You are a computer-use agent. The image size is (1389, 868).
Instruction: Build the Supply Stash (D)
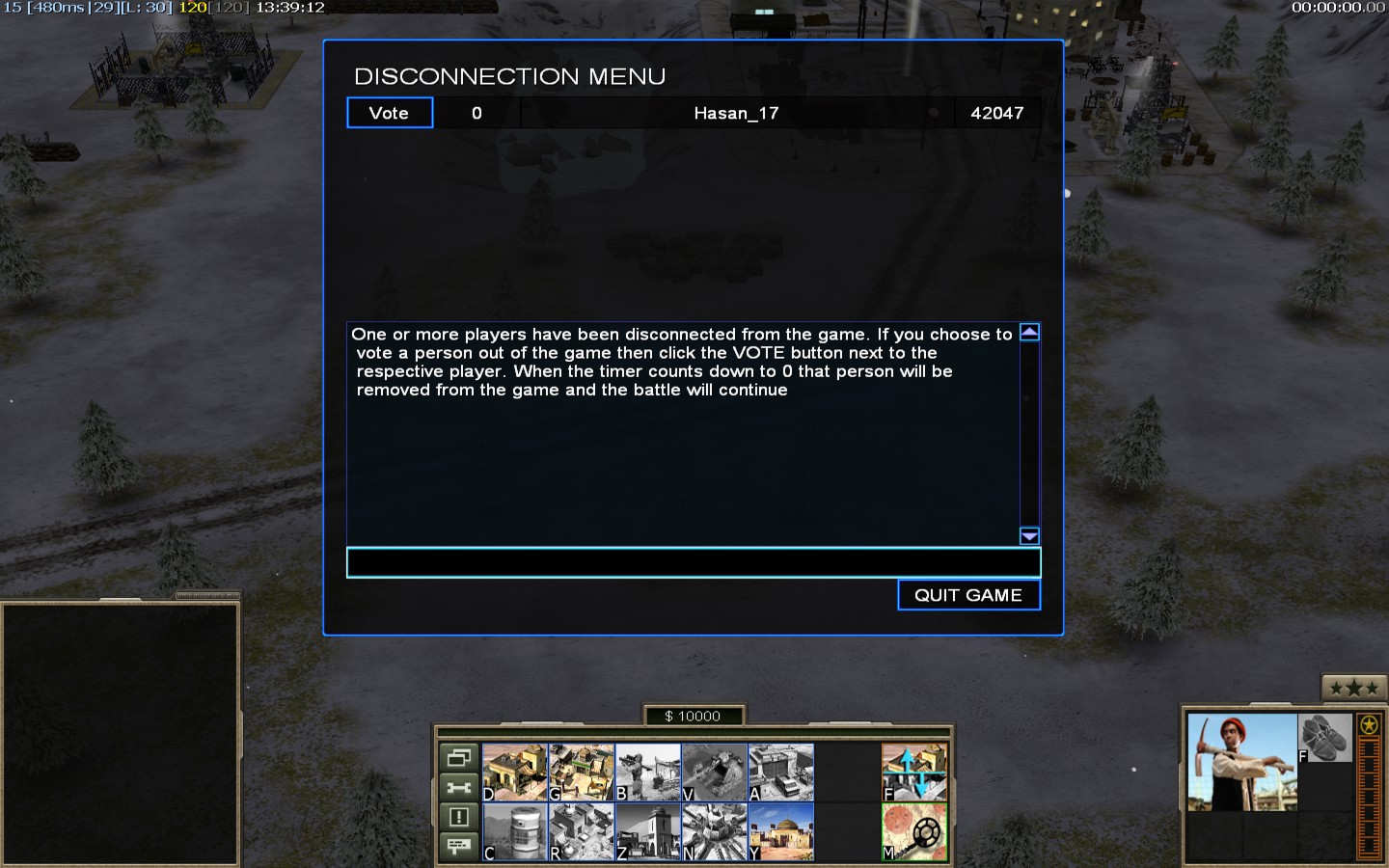pyautogui.click(x=514, y=773)
